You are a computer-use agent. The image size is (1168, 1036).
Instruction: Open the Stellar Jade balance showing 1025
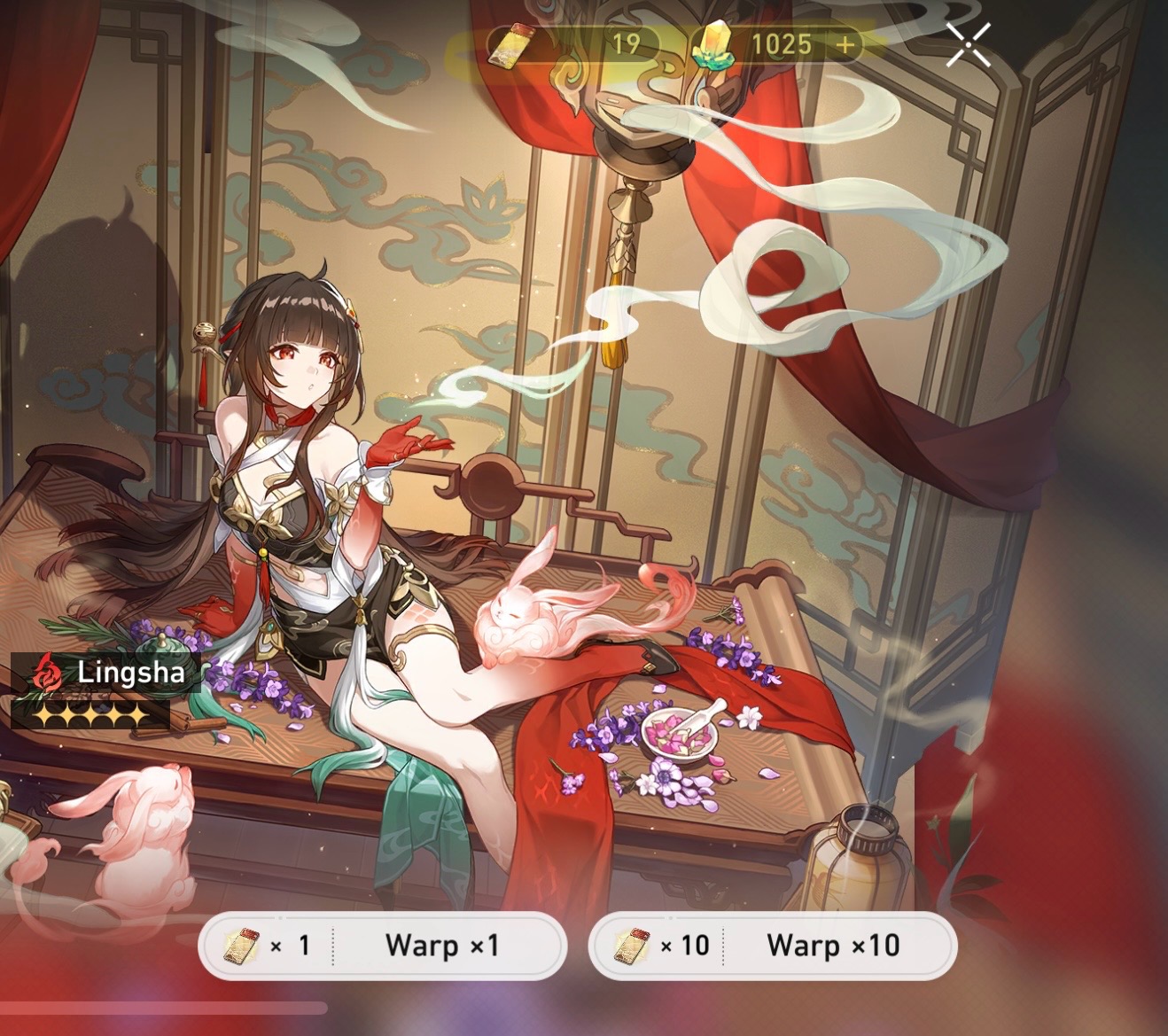[783, 44]
